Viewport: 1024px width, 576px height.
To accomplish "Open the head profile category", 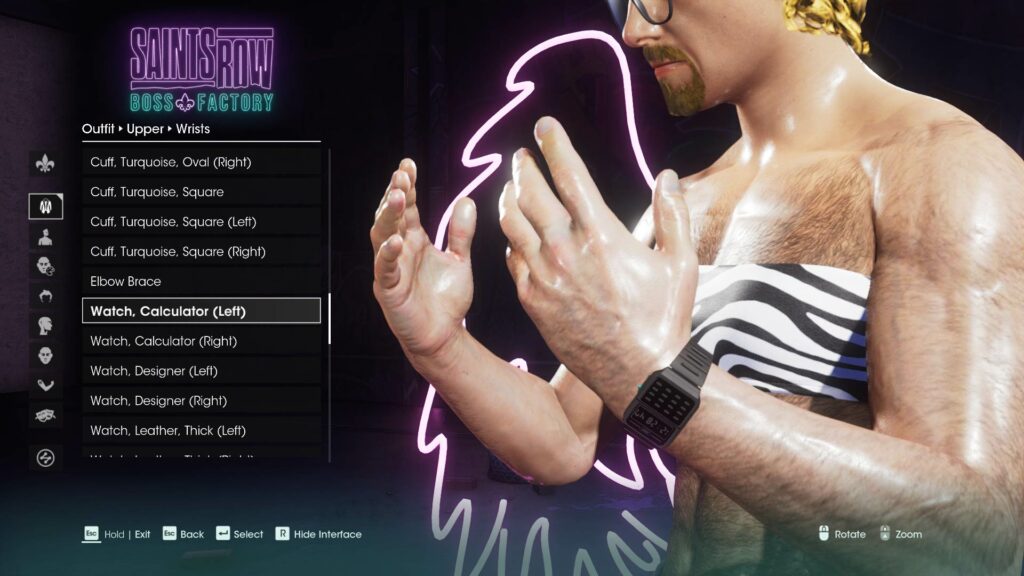I will (x=45, y=325).
